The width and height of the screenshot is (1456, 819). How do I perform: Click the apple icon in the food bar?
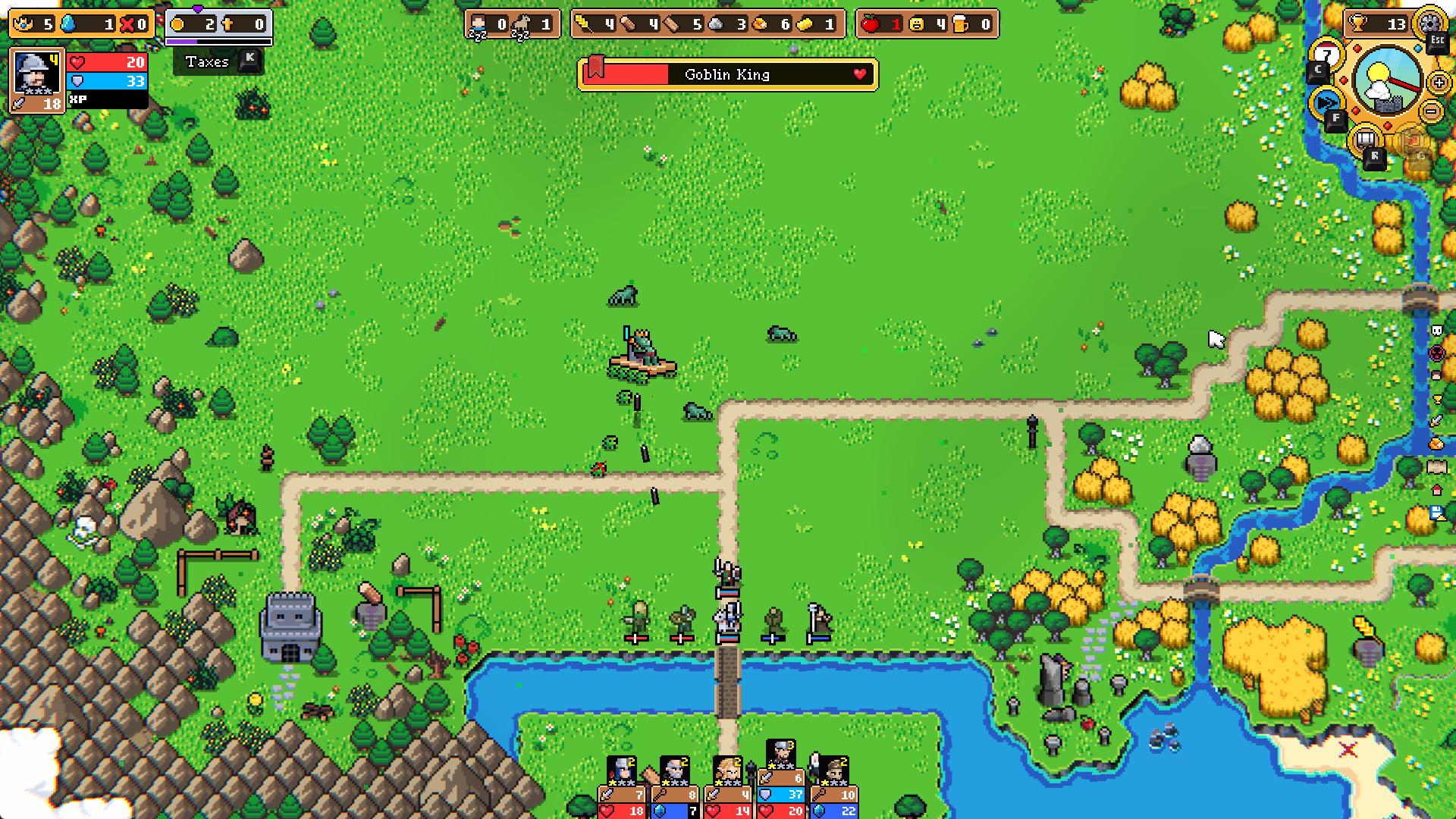pyautogui.click(x=869, y=24)
